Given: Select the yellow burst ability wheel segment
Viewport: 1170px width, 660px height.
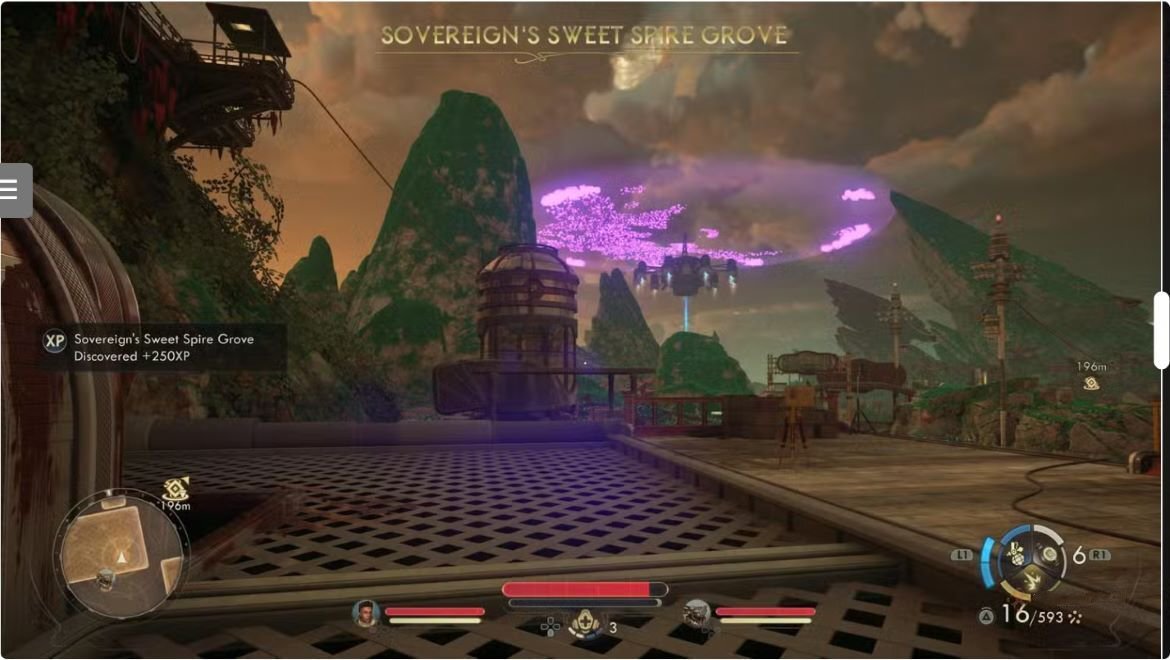Looking at the screenshot, I should click(1030, 578).
